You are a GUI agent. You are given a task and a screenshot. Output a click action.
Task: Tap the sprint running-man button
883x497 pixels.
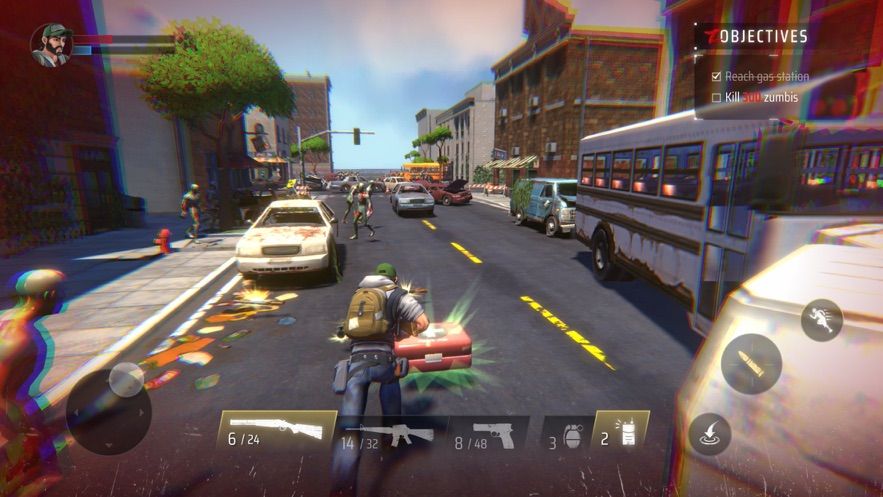[821, 320]
